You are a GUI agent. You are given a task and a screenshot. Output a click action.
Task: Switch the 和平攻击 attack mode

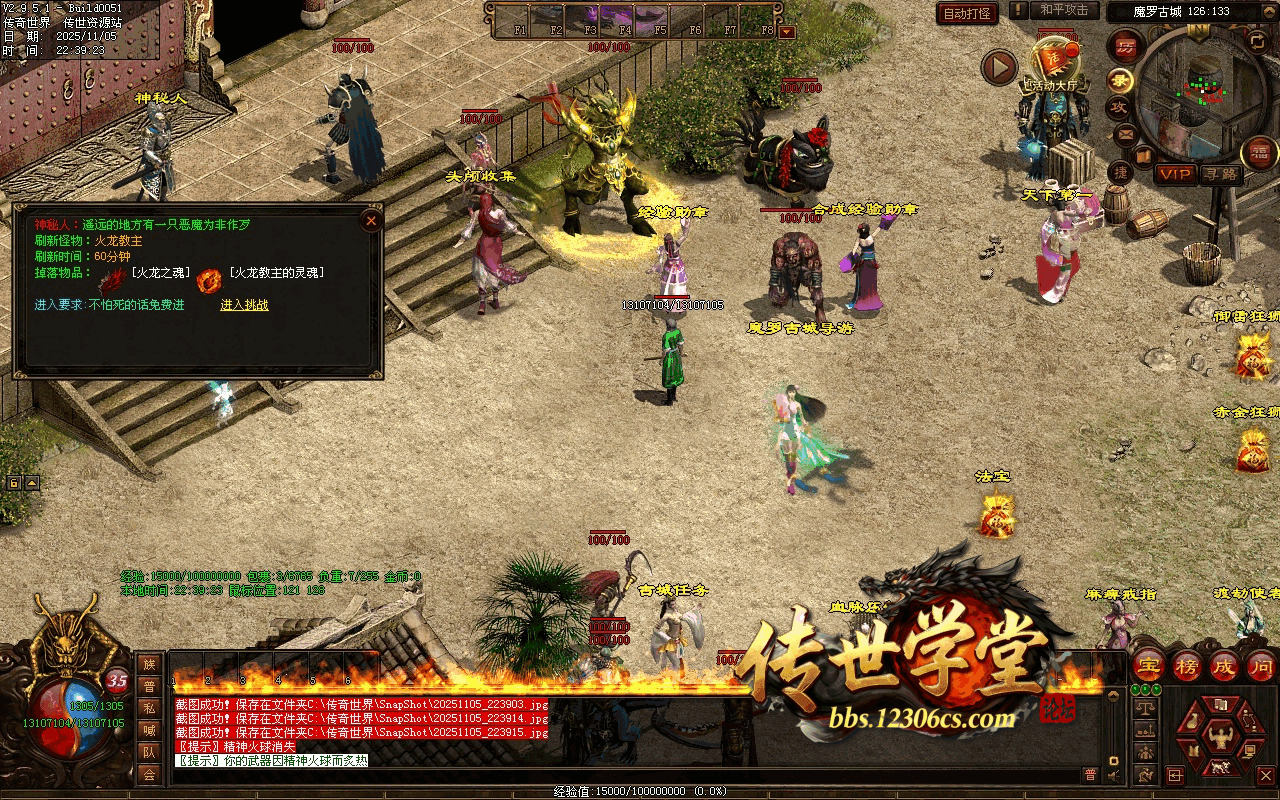pyautogui.click(x=1064, y=10)
